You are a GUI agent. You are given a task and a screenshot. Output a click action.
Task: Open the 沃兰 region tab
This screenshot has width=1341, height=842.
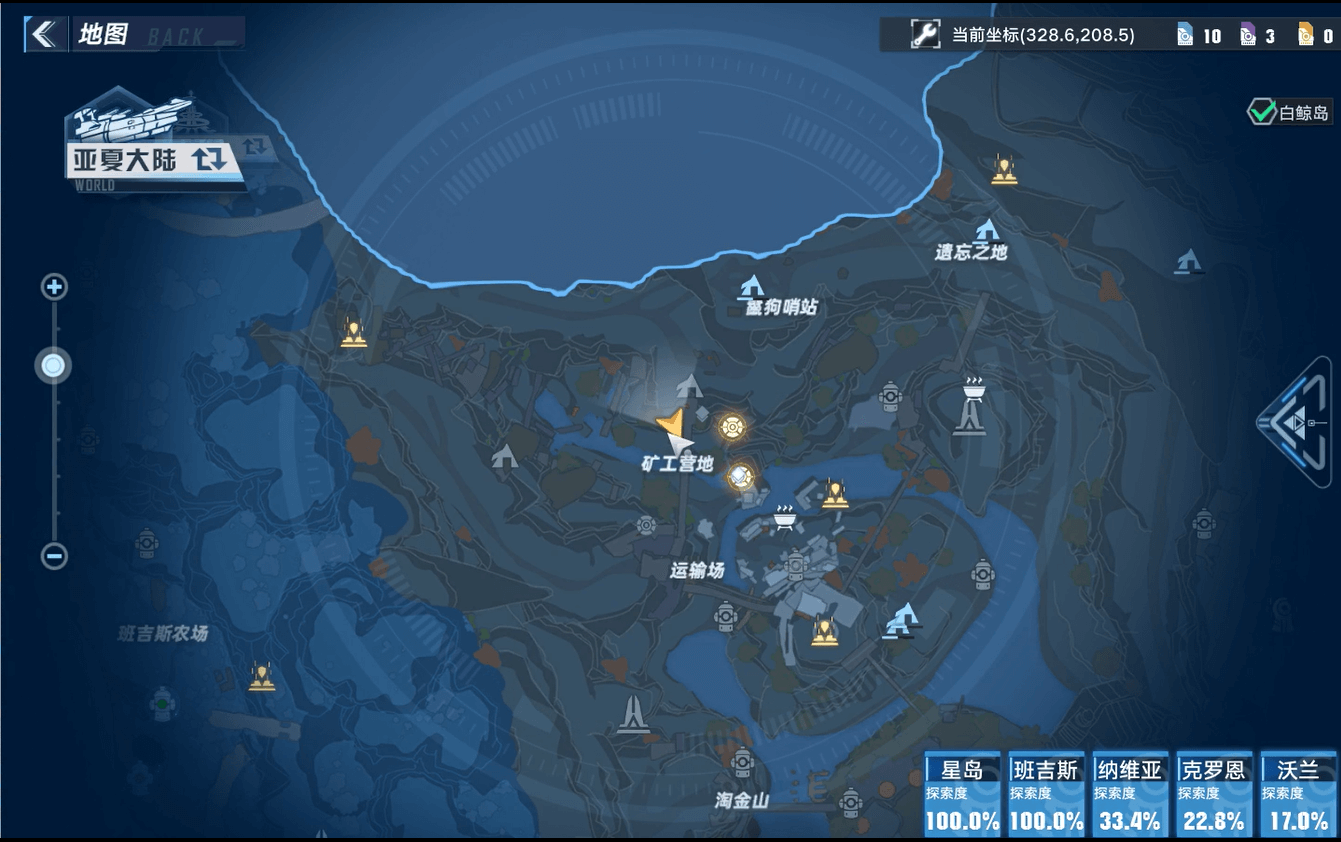(x=1298, y=795)
